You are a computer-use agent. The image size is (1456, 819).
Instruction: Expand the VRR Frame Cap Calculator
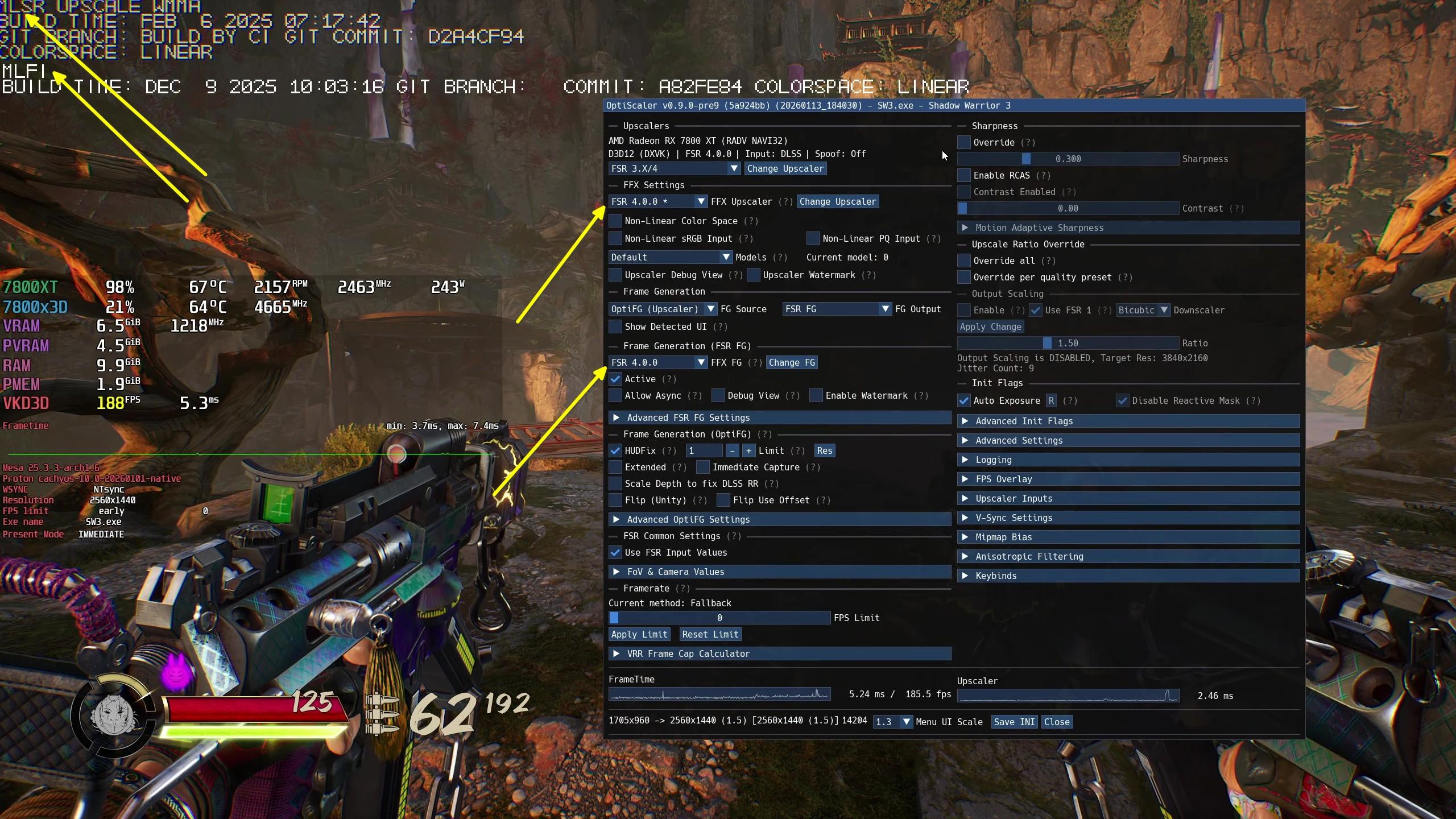688,654
